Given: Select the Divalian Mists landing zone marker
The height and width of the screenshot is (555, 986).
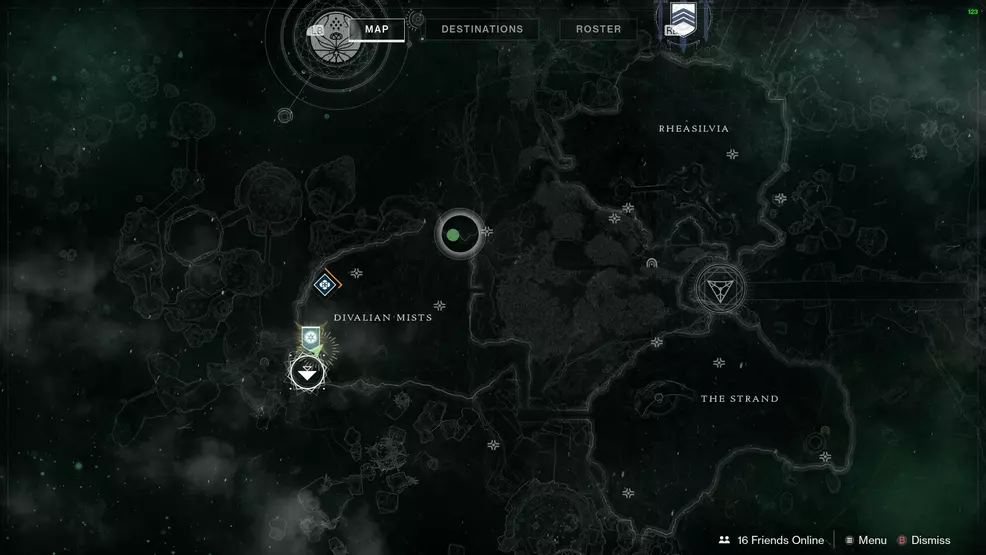Looking at the screenshot, I should pos(307,373).
